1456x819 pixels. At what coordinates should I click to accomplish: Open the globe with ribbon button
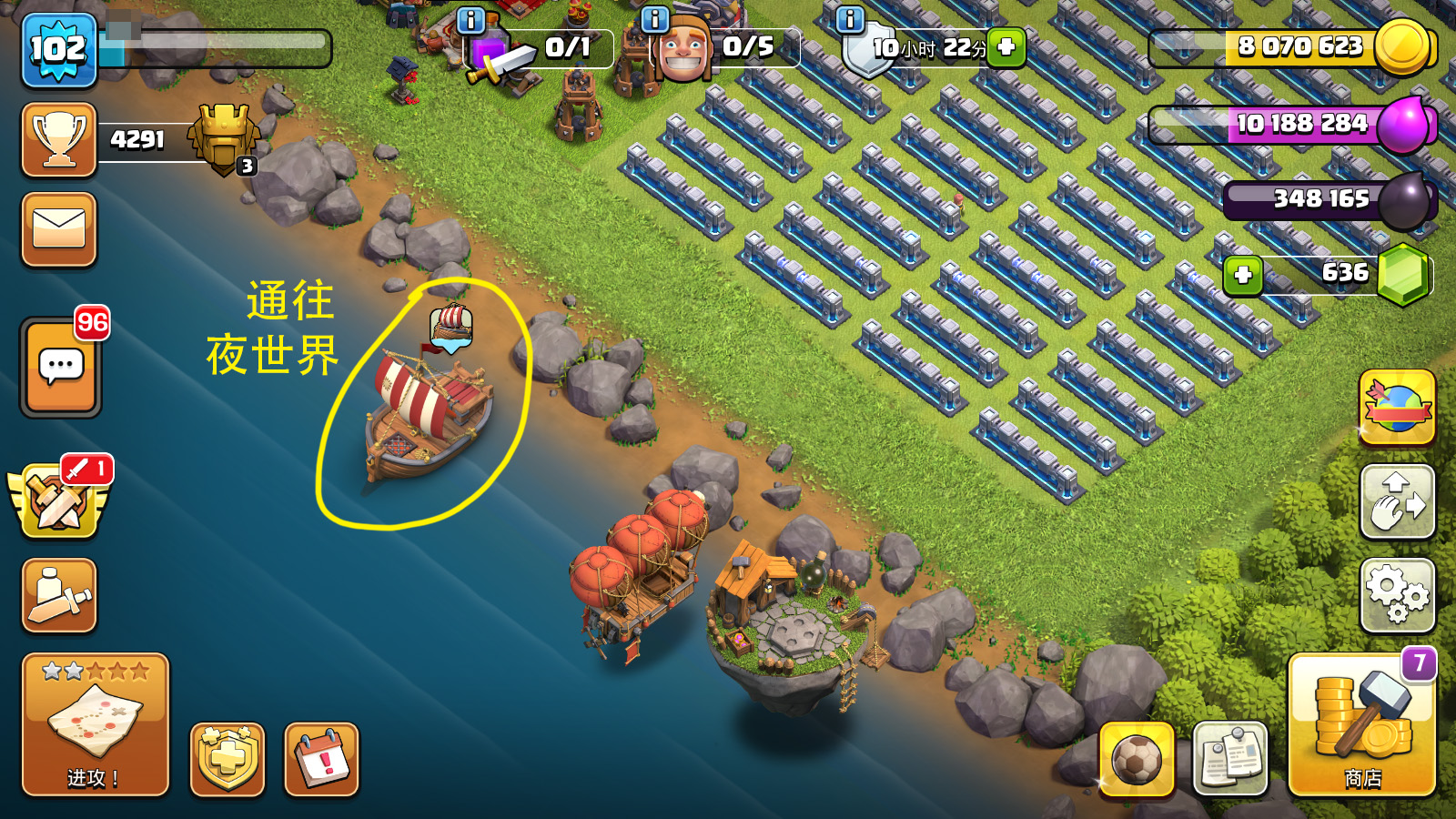pyautogui.click(x=1397, y=408)
